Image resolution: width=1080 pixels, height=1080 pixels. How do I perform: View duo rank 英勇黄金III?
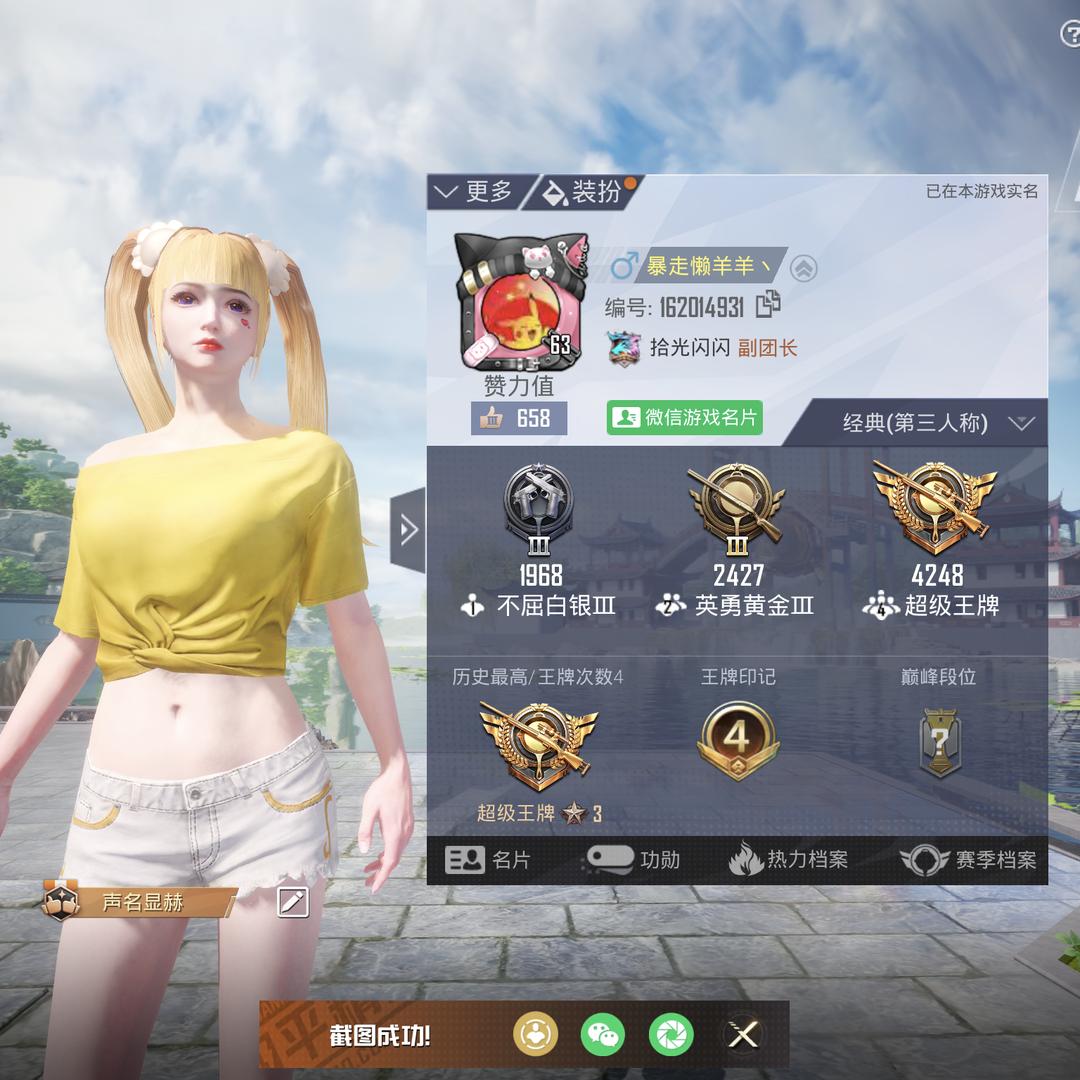tap(738, 540)
